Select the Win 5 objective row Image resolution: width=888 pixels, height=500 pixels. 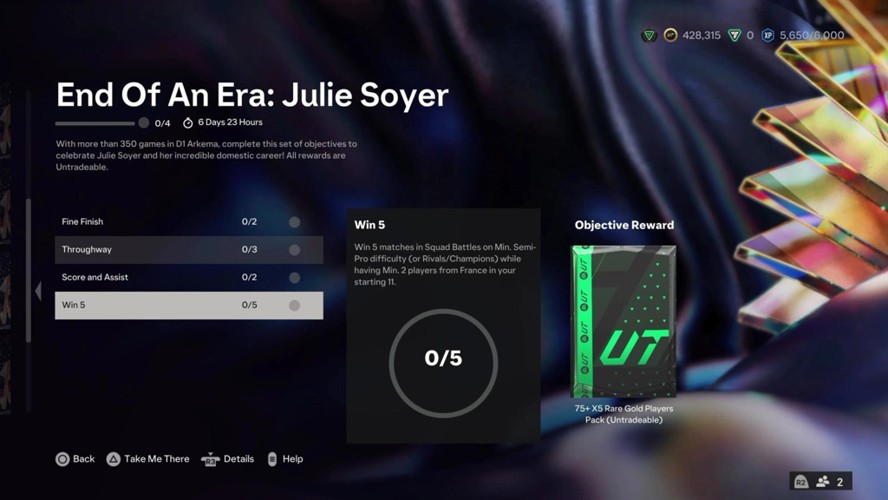point(188,305)
